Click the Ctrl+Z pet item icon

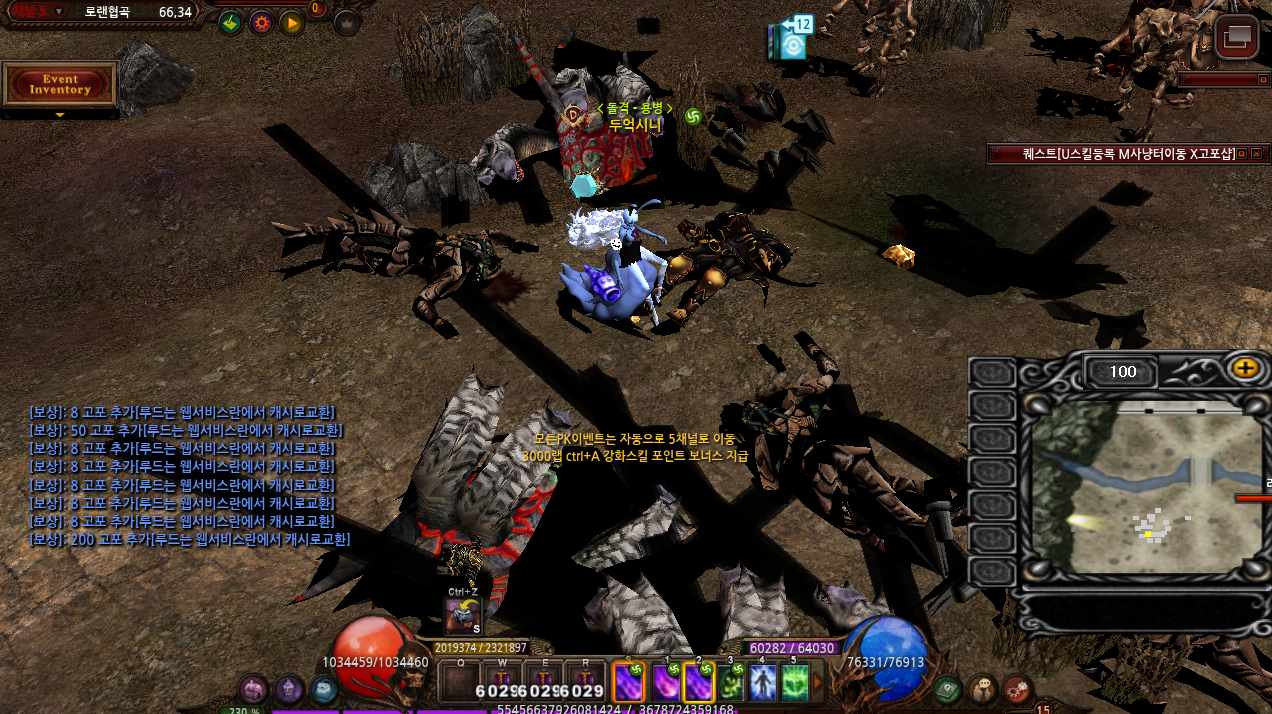point(463,615)
